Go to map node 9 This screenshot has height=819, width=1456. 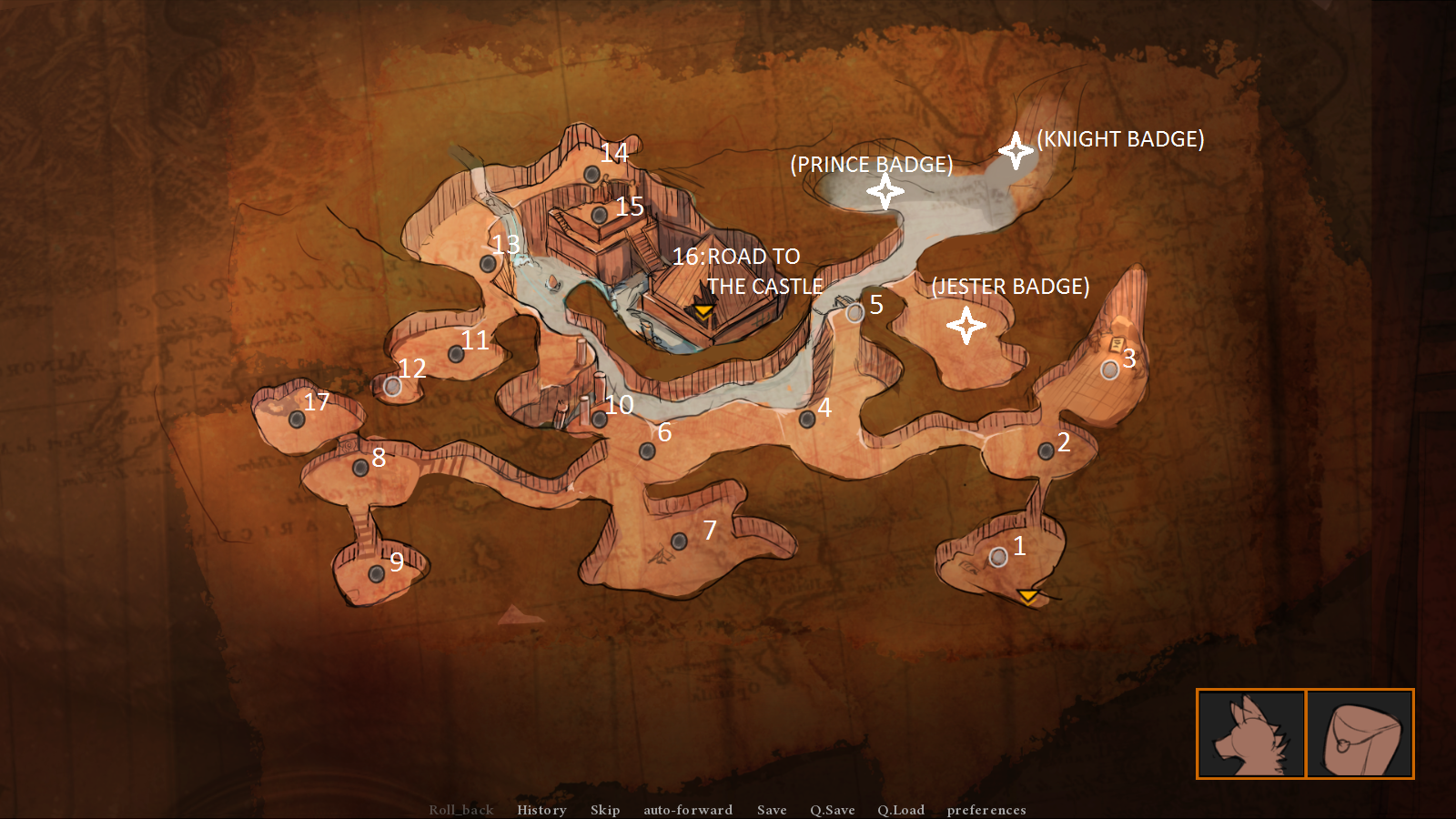pyautogui.click(x=376, y=574)
